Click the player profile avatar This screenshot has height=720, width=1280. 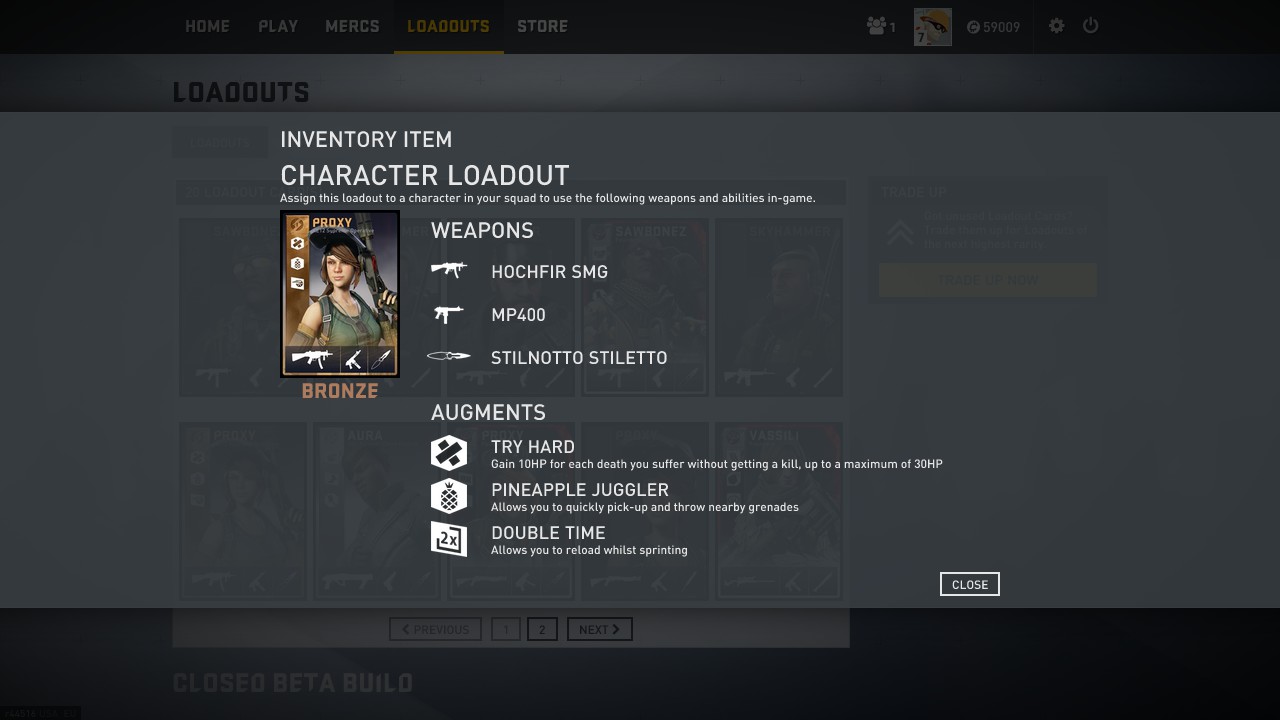pyautogui.click(x=932, y=27)
